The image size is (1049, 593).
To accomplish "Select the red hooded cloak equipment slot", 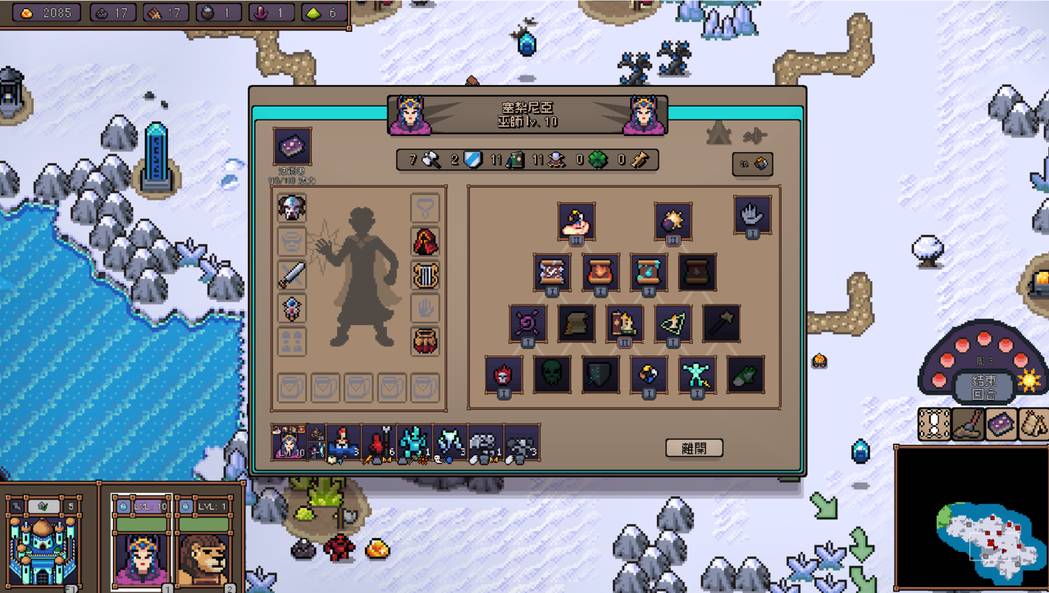I will [x=425, y=241].
